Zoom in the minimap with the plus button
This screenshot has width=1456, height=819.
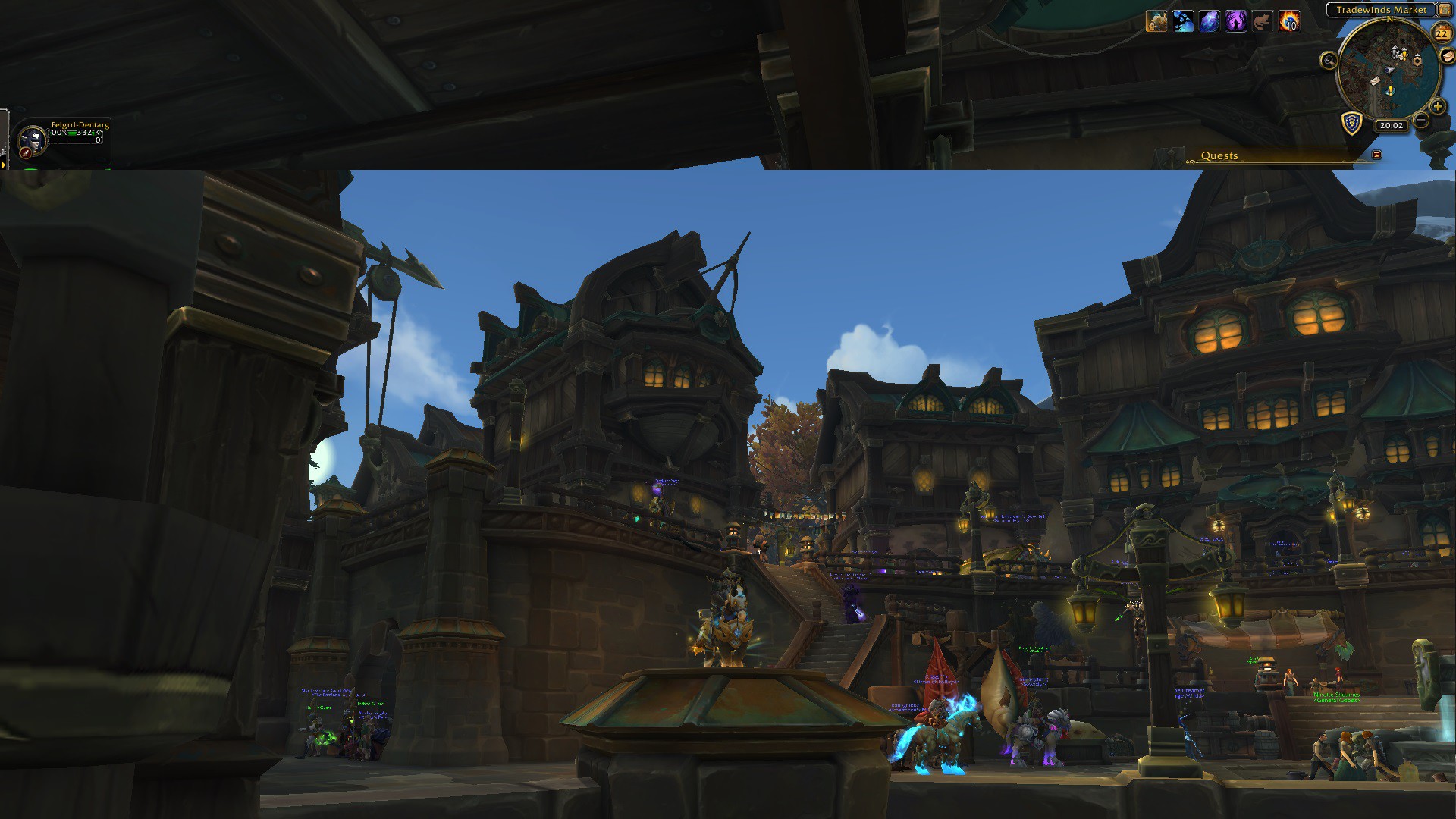click(x=1439, y=106)
